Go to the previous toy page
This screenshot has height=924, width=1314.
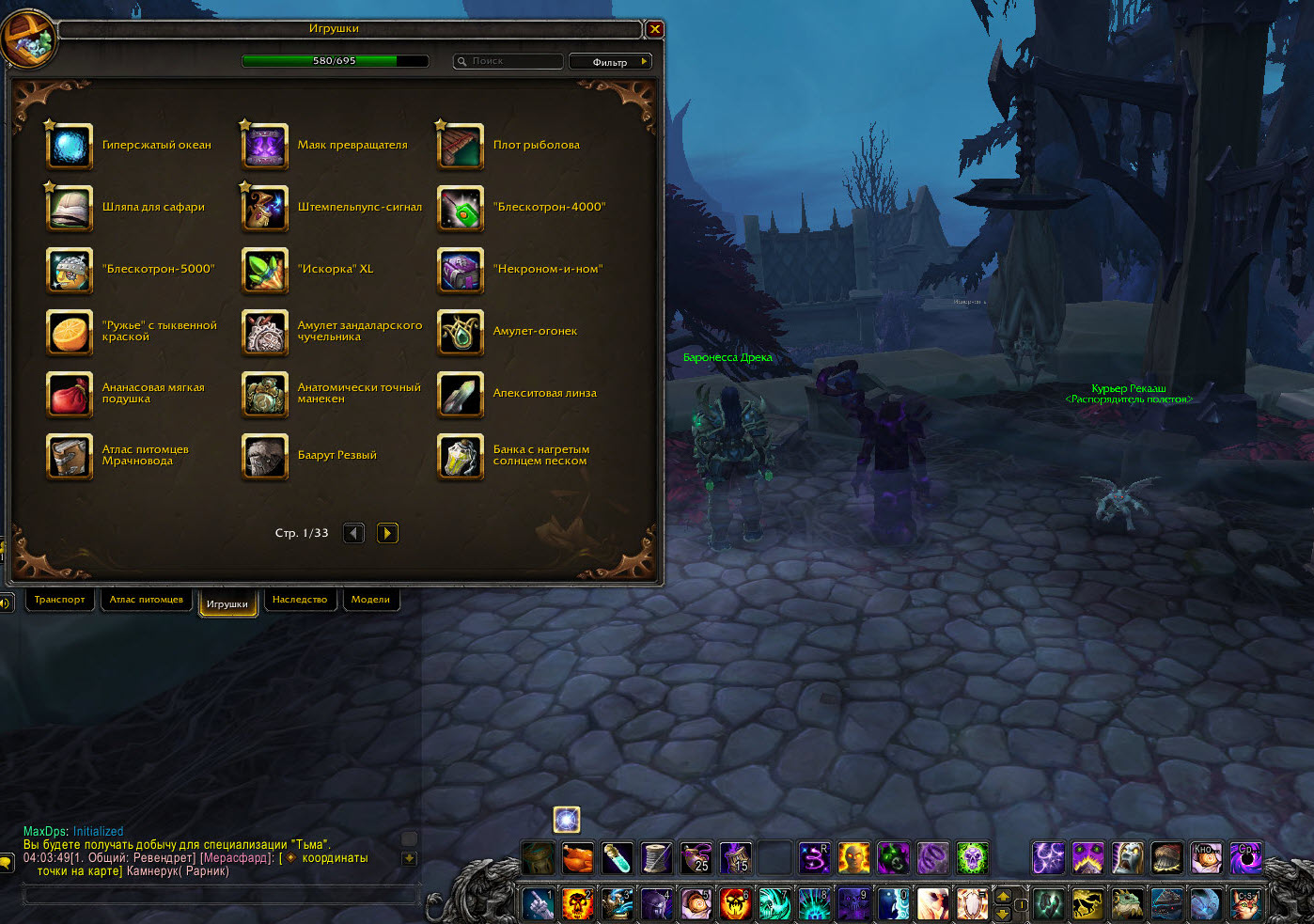pos(353,533)
